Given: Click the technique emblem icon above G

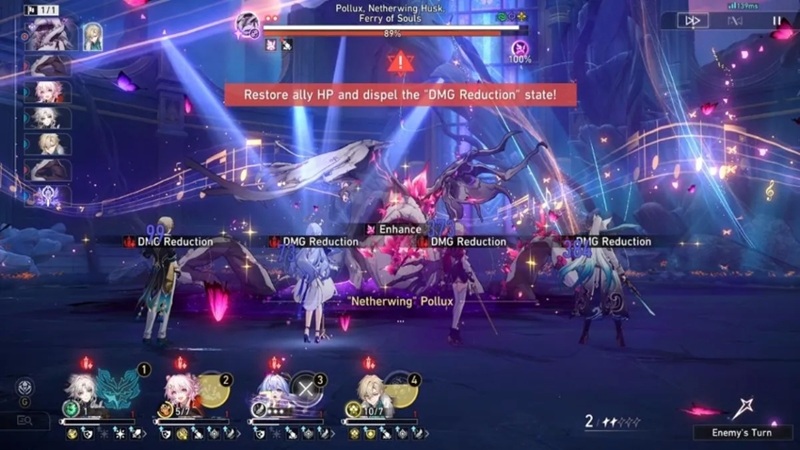Looking at the screenshot, I should click(24, 386).
